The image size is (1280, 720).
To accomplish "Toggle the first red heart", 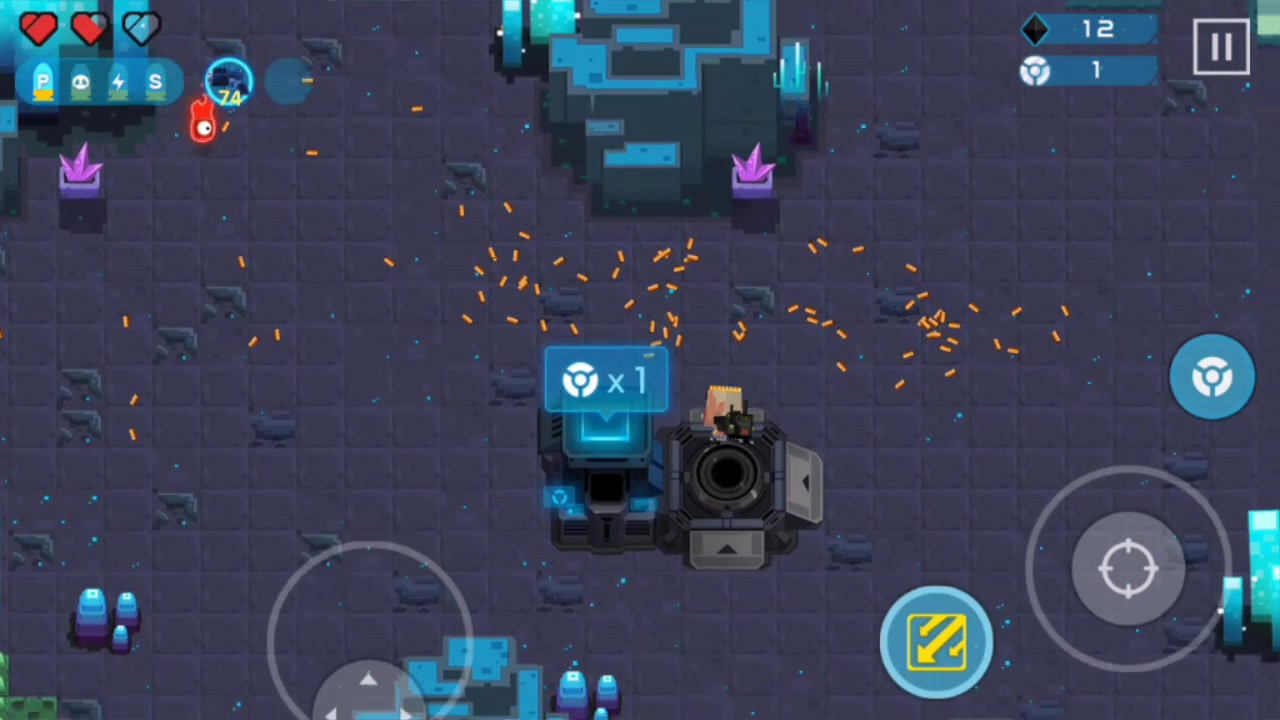I will point(37,28).
